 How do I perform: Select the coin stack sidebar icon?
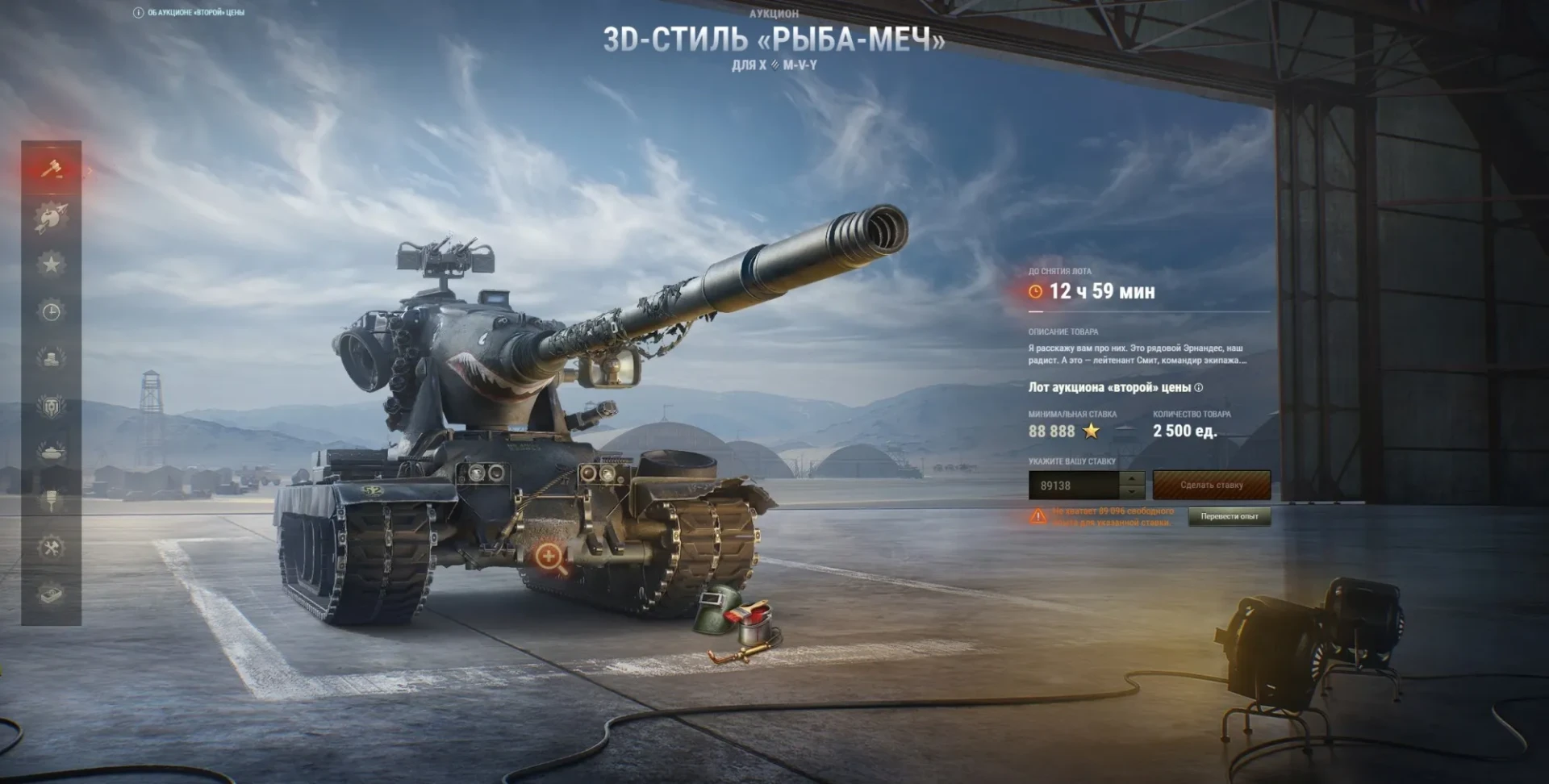click(x=52, y=358)
